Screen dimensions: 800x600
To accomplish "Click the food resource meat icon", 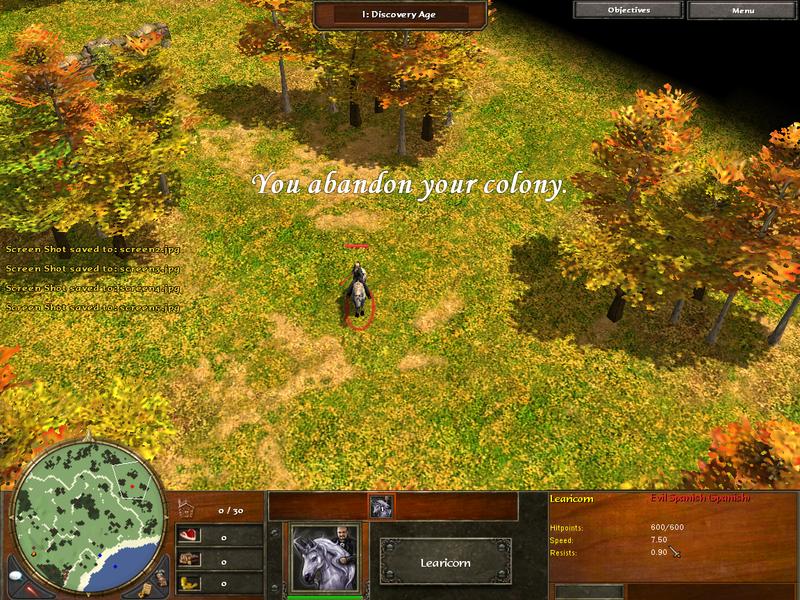I will coord(187,535).
